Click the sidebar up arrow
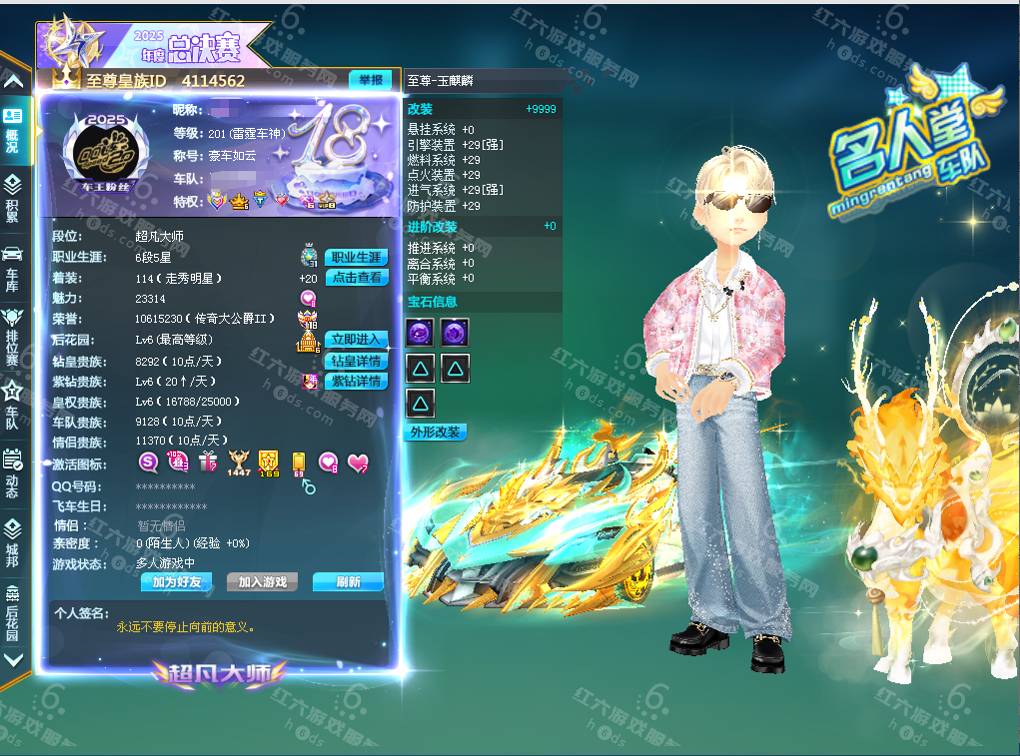 [13, 81]
